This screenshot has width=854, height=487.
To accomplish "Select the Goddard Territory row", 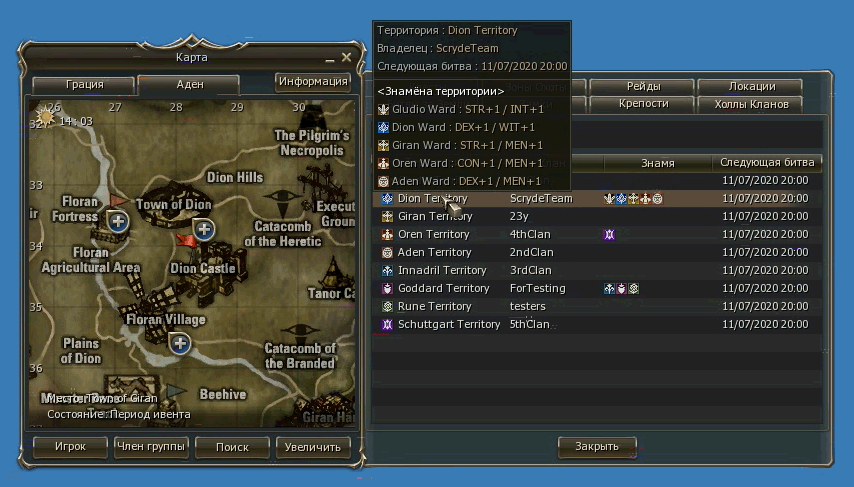I will [442, 289].
